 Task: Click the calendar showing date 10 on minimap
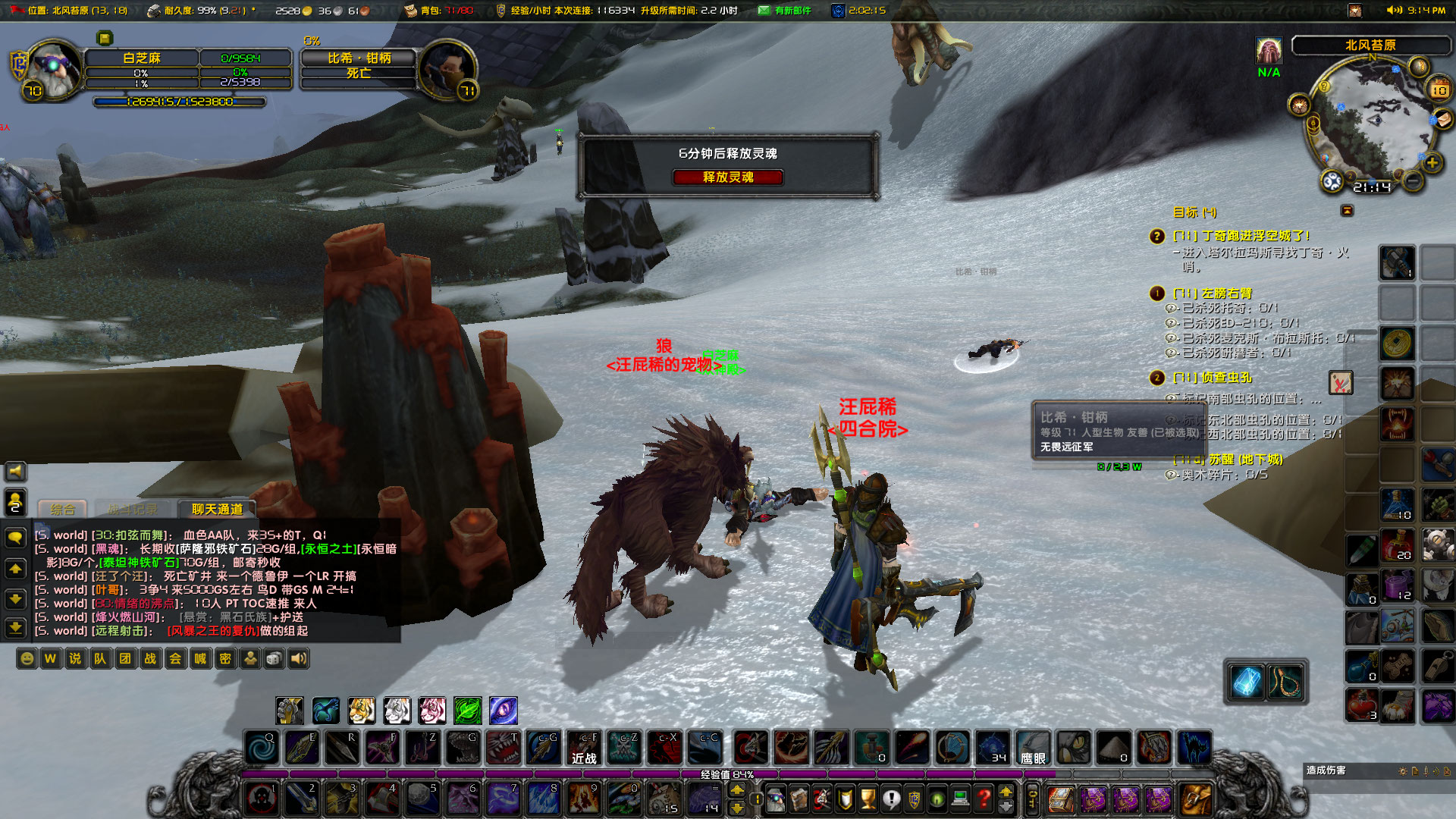1439,89
